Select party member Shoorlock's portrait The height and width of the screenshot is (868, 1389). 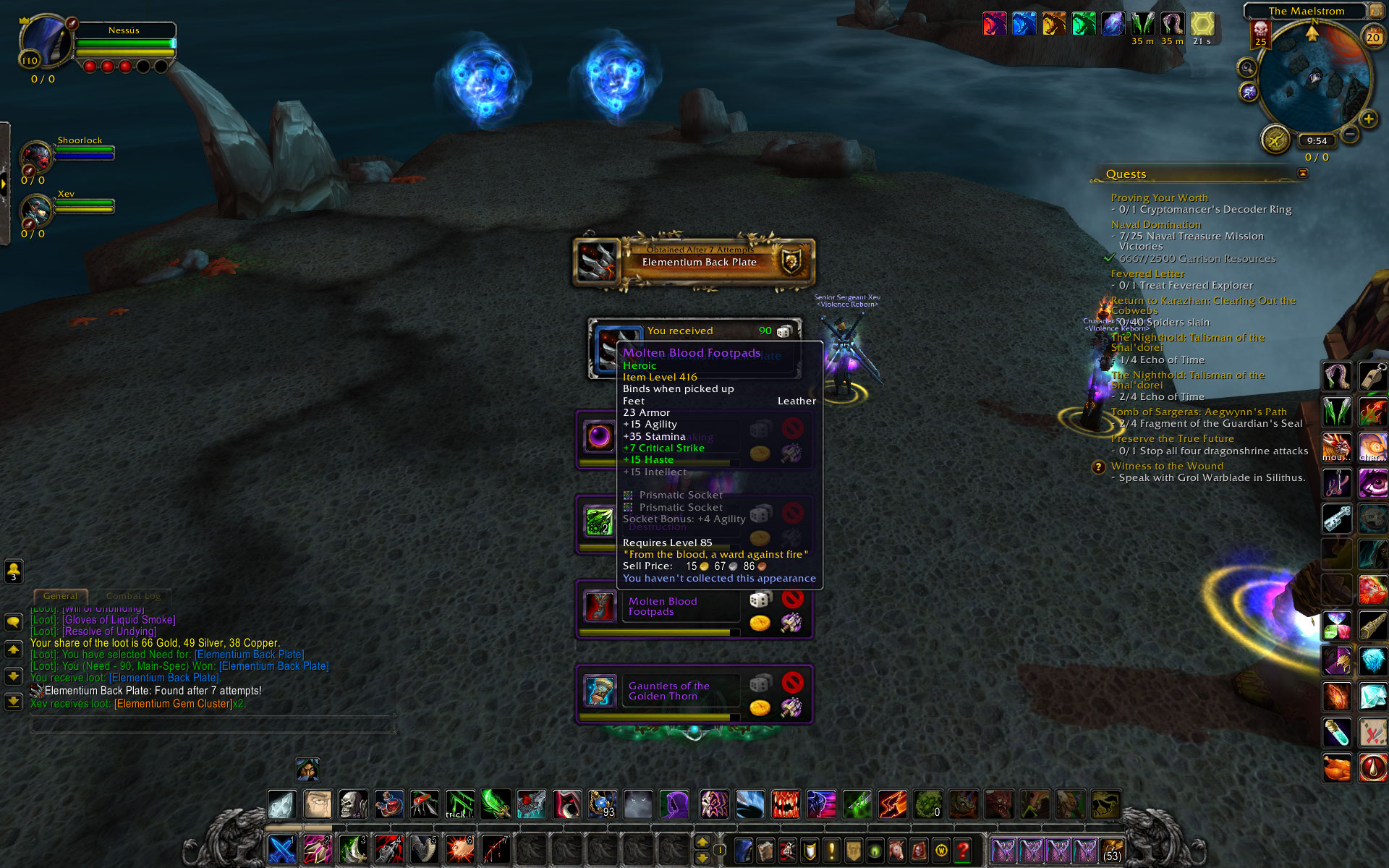tap(36, 156)
